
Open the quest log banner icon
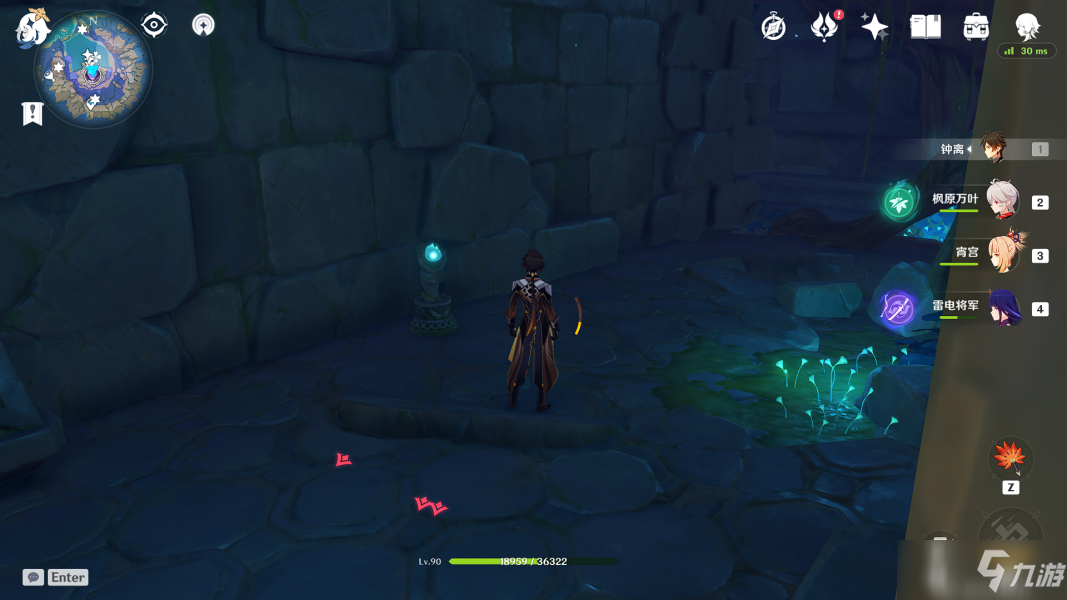pyautogui.click(x=32, y=114)
